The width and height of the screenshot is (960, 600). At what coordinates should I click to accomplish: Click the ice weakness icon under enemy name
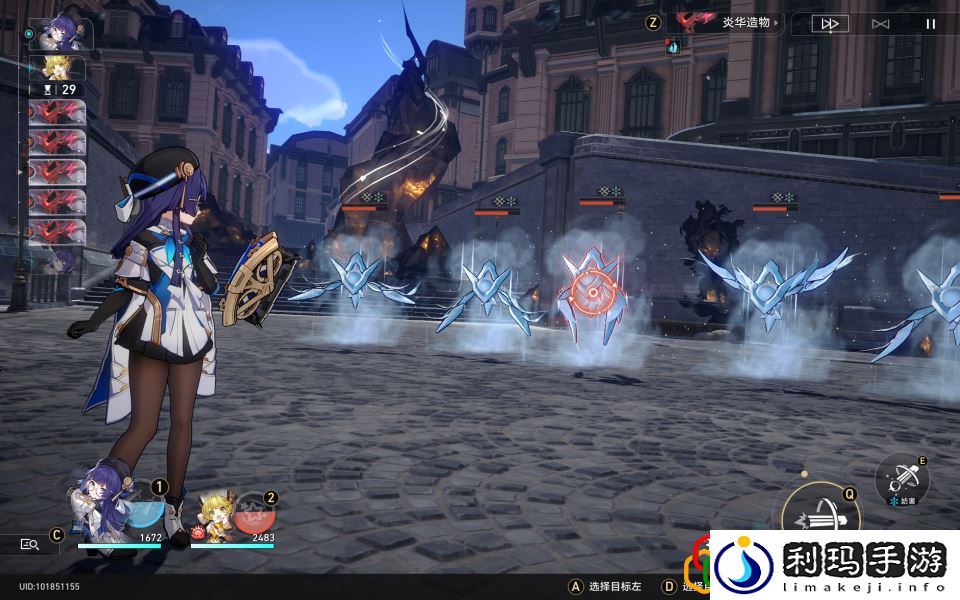point(673,47)
